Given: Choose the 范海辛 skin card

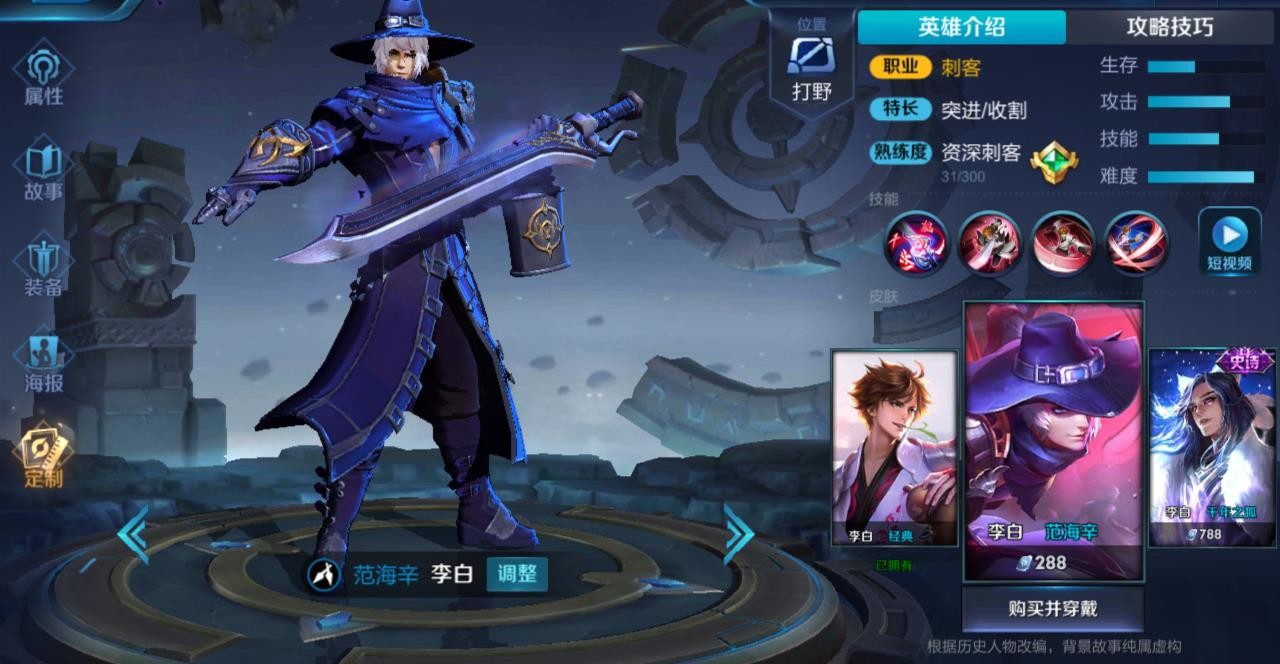Looking at the screenshot, I should tap(1053, 440).
